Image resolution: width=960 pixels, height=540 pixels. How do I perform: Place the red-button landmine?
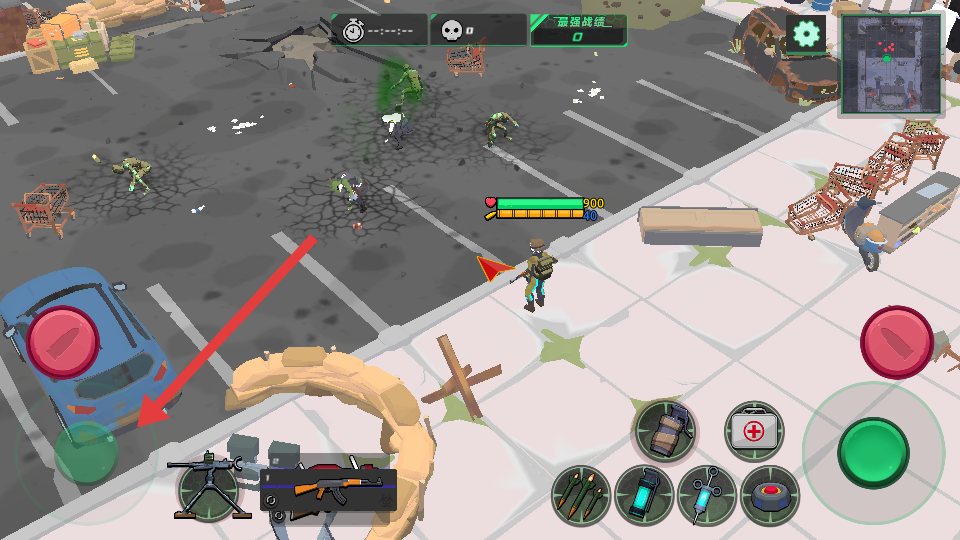(770, 496)
